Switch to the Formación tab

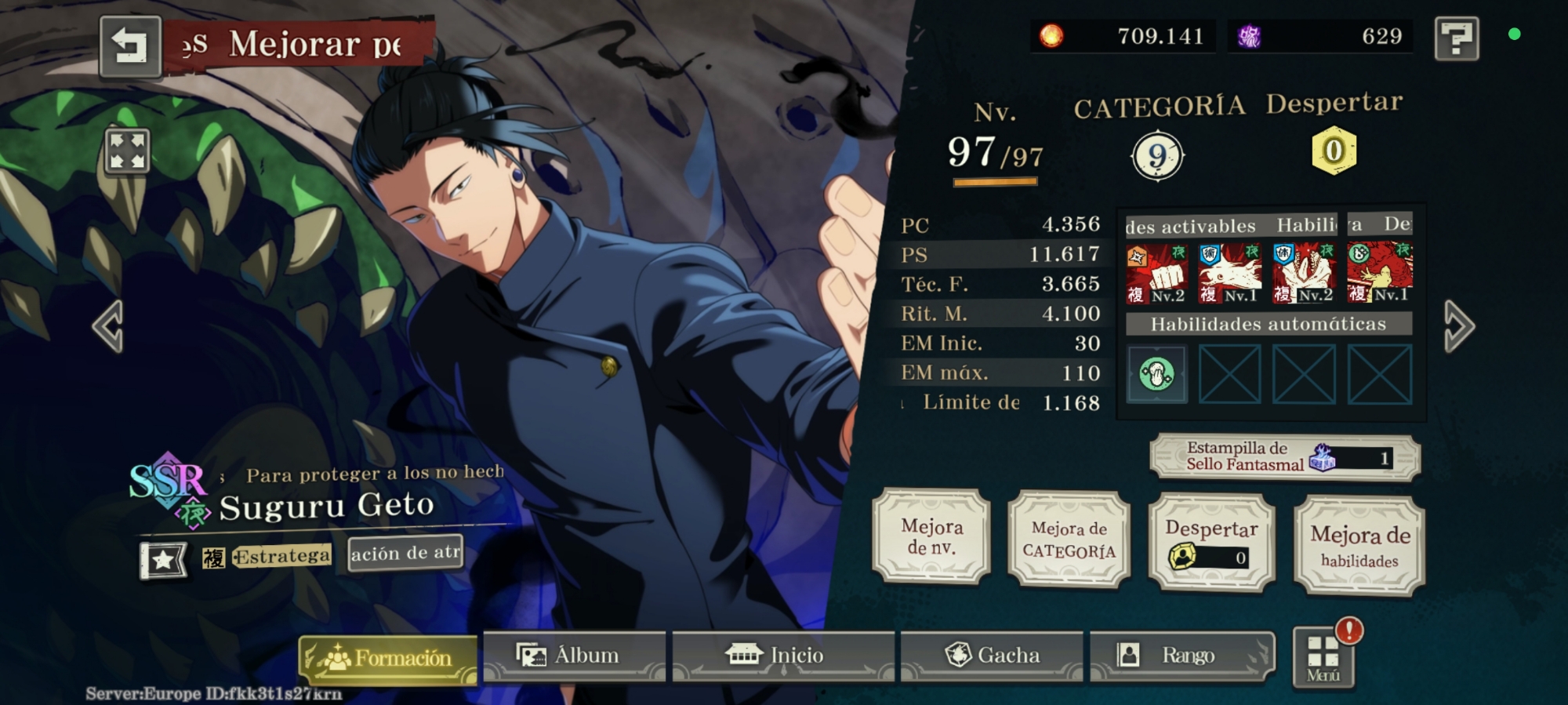click(x=388, y=657)
